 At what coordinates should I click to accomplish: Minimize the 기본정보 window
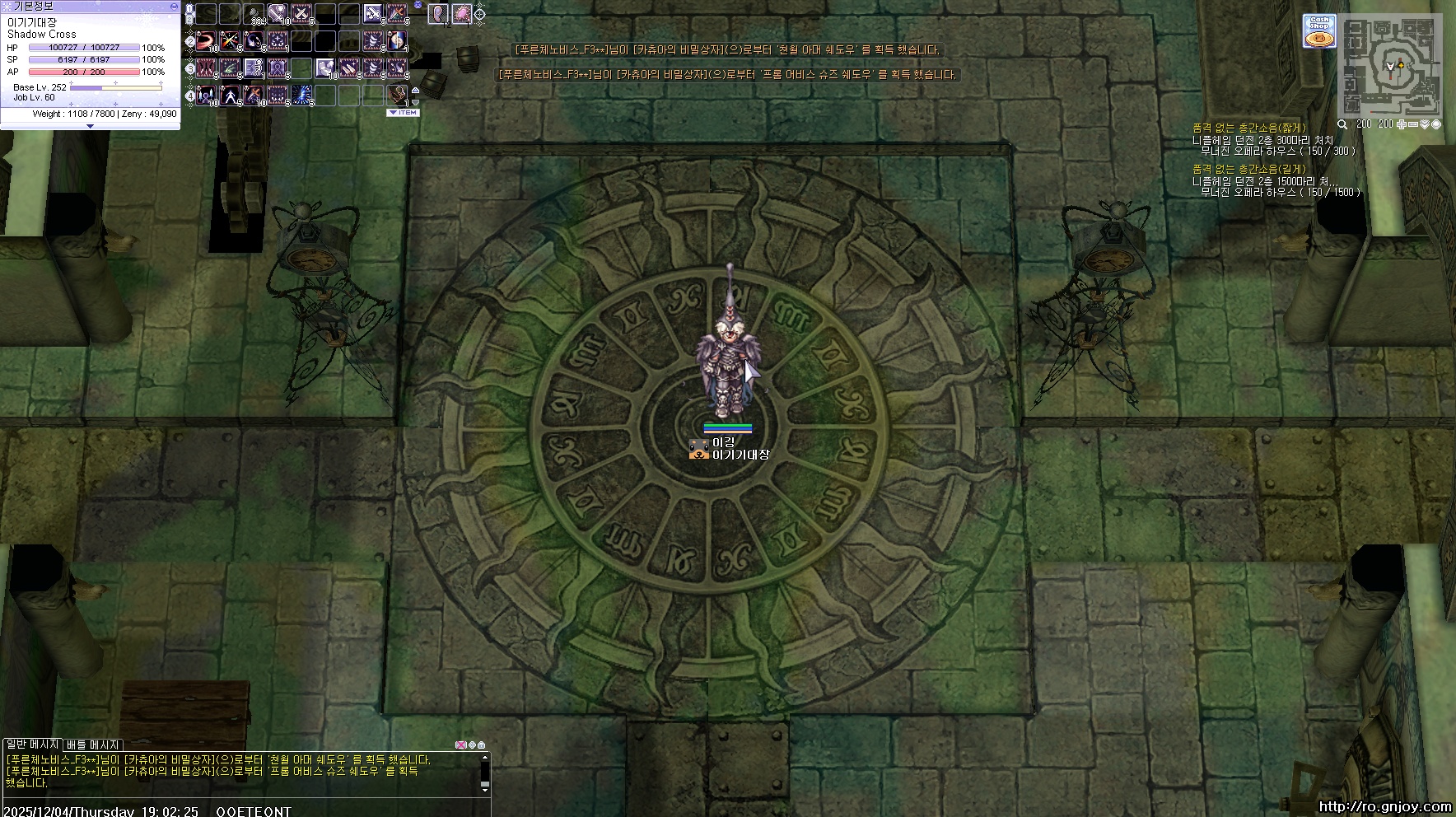174,6
